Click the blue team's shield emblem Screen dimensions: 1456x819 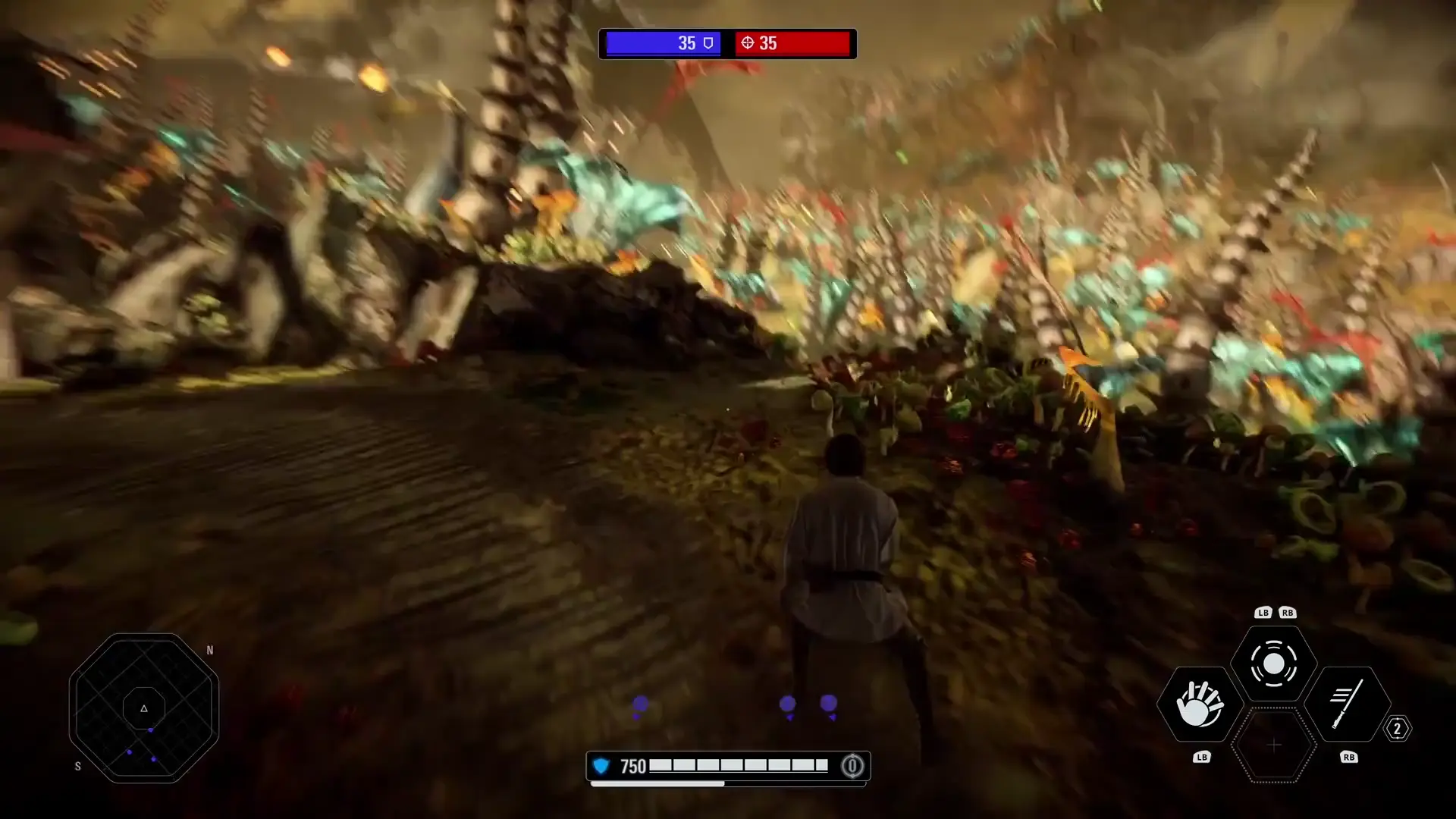[x=707, y=43]
